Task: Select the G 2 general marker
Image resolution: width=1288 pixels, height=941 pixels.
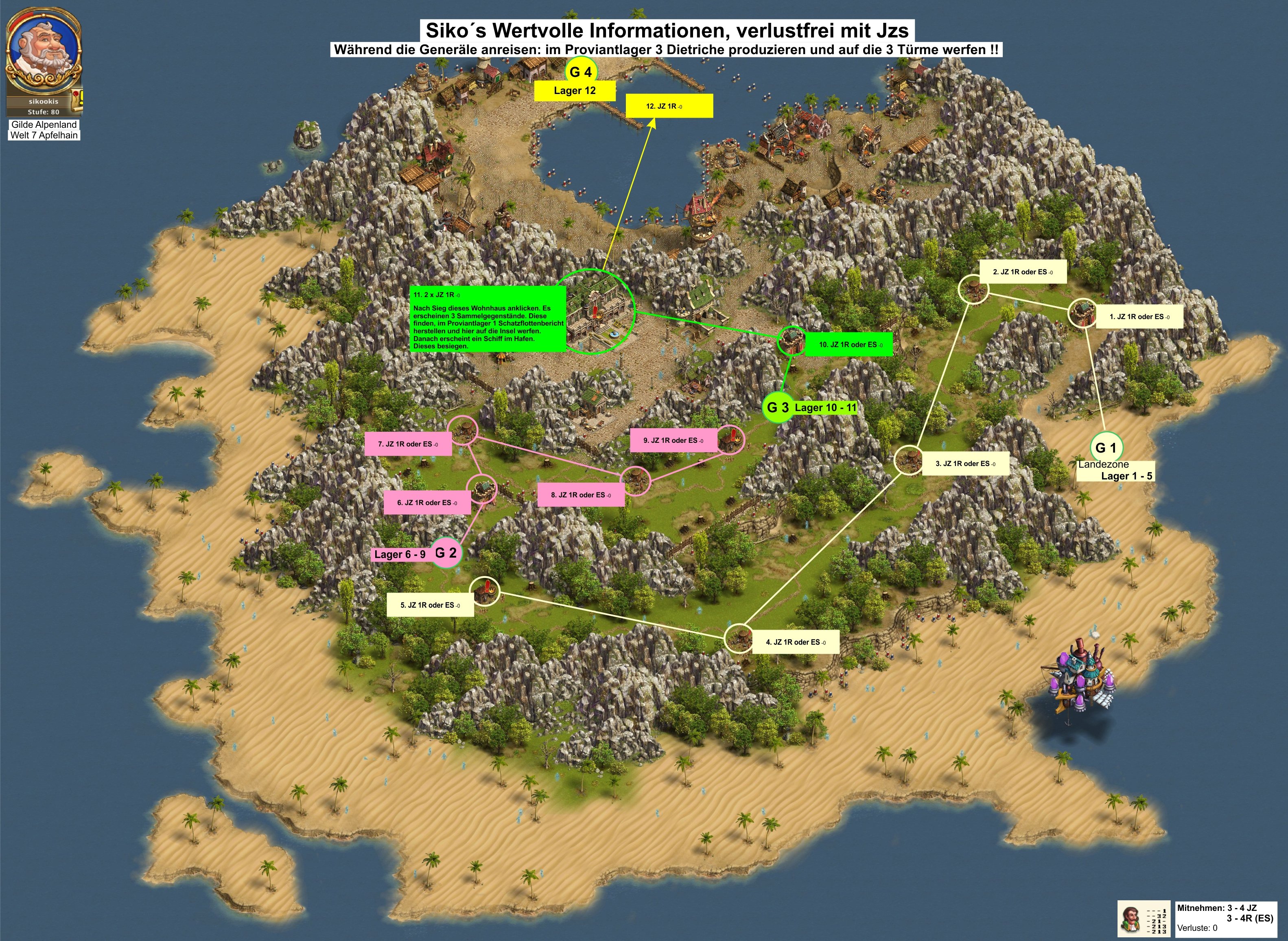Action: [x=445, y=553]
